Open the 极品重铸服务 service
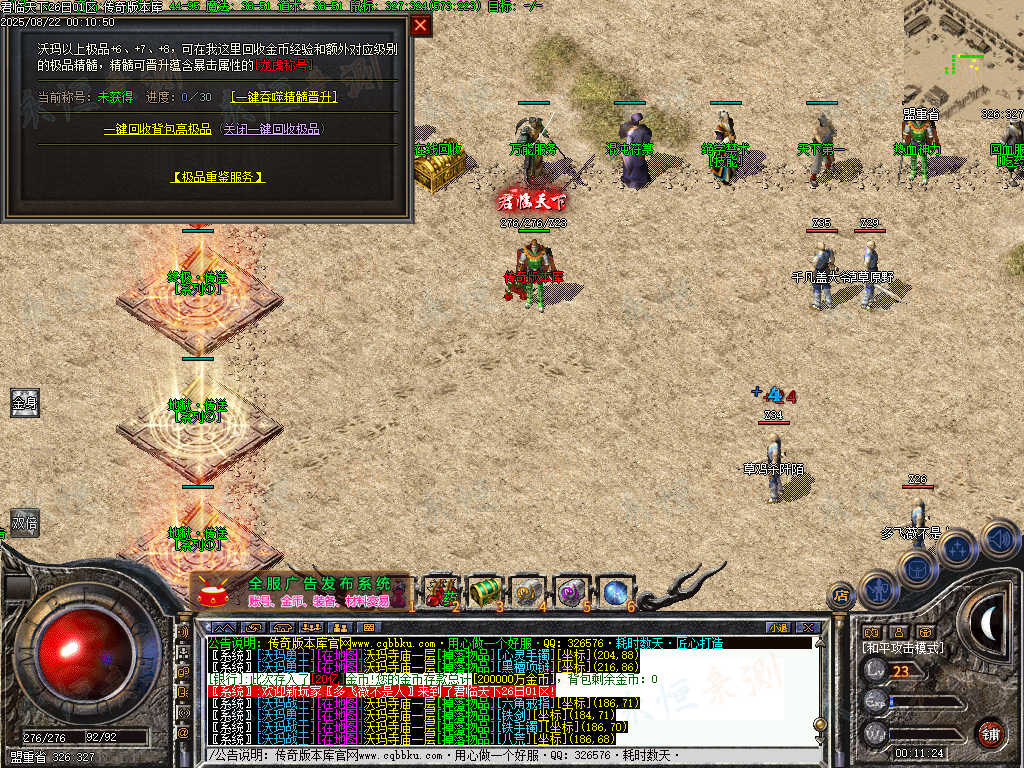 pos(218,177)
